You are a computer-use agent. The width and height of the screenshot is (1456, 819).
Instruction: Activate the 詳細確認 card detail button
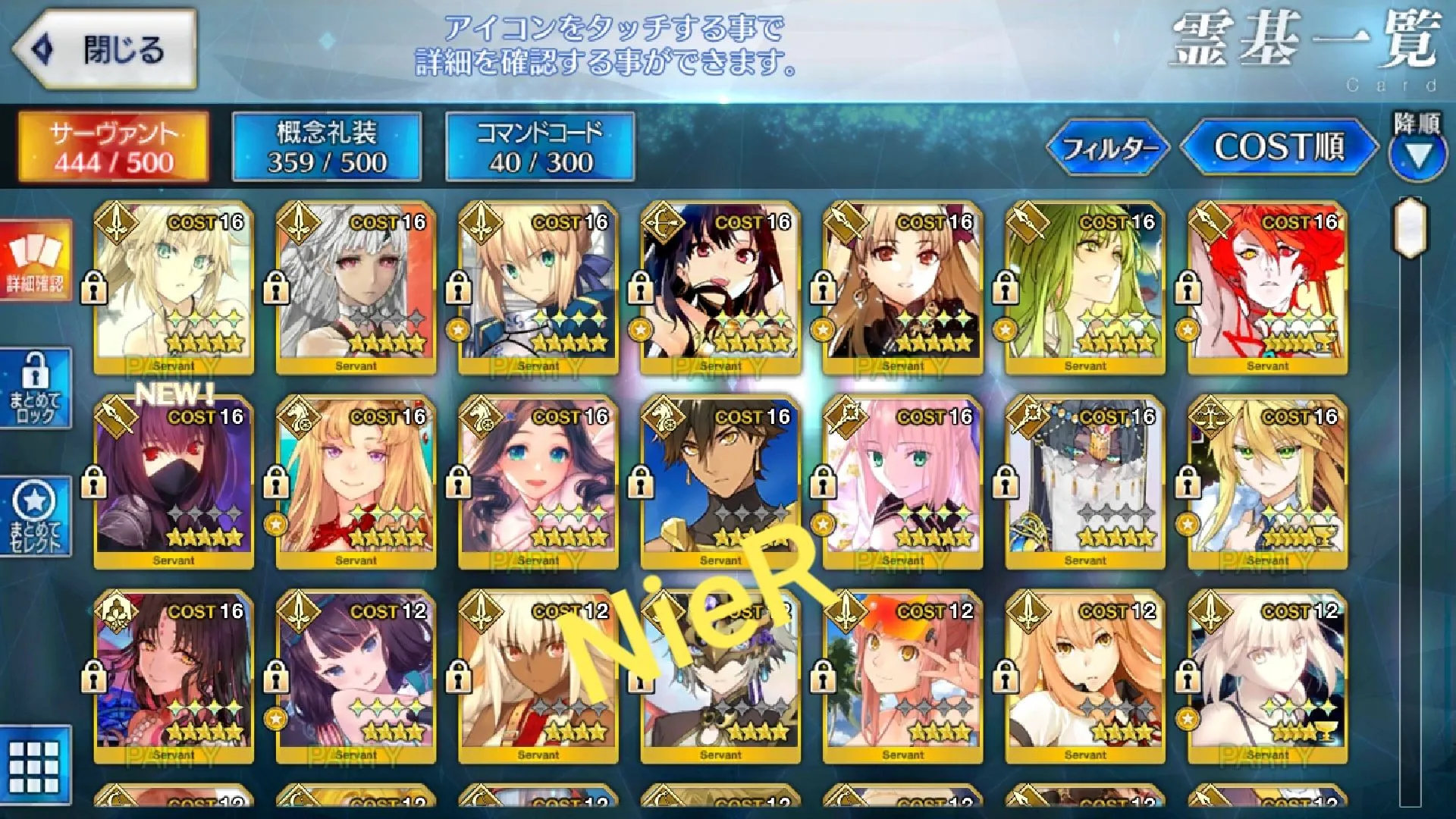(35, 262)
